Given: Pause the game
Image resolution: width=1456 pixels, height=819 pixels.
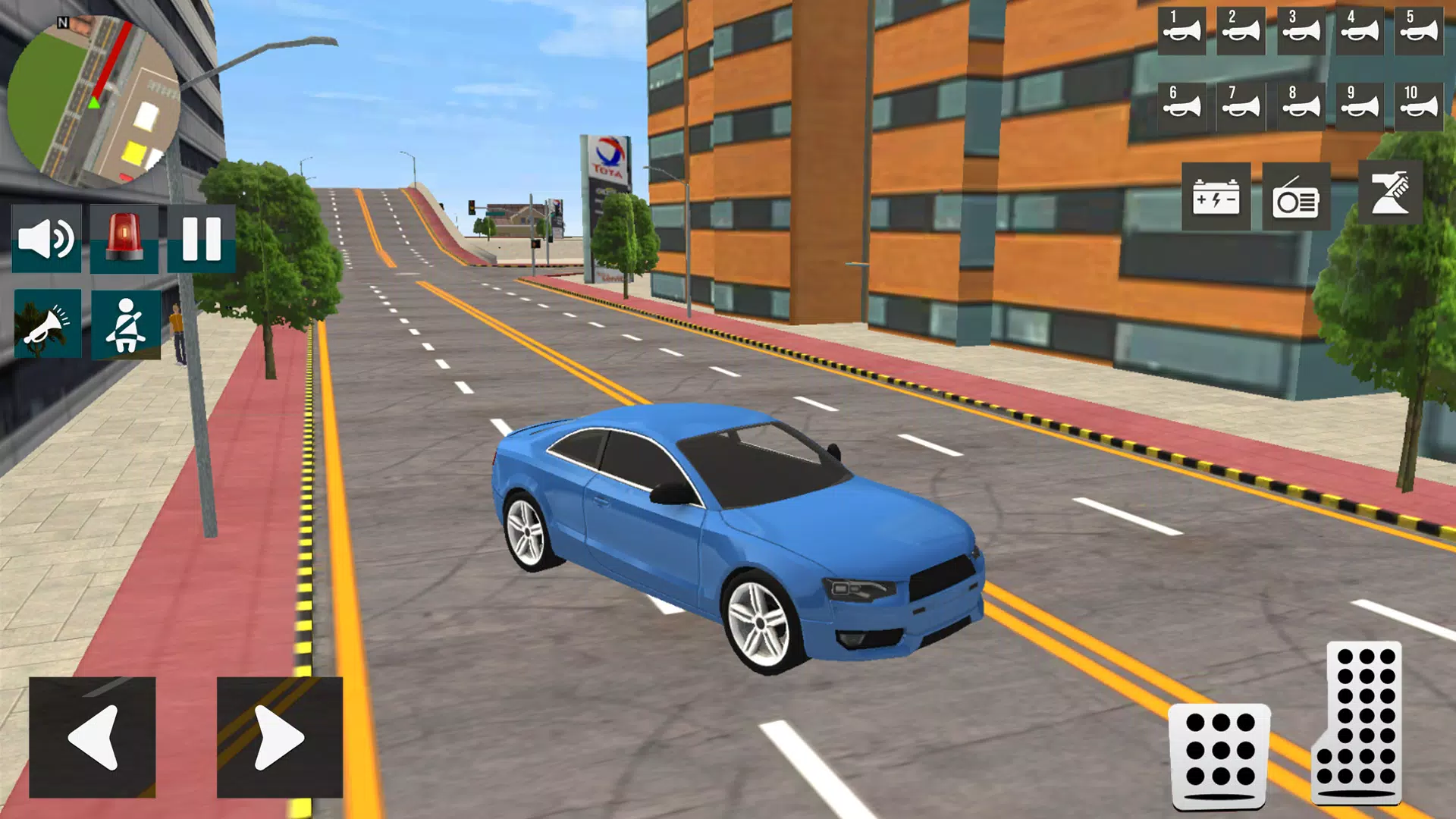Looking at the screenshot, I should point(200,239).
